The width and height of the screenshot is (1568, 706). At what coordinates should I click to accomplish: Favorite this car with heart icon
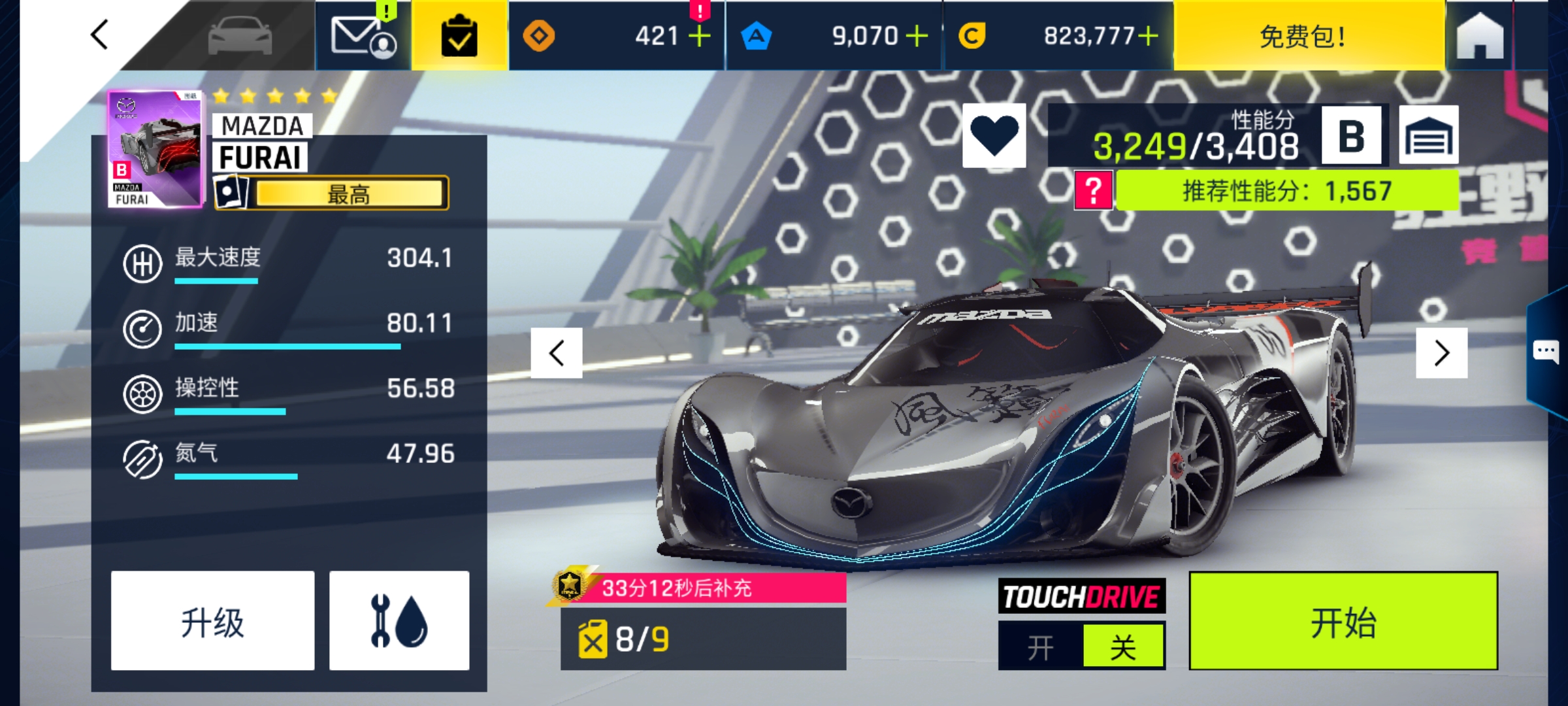pyautogui.click(x=994, y=135)
